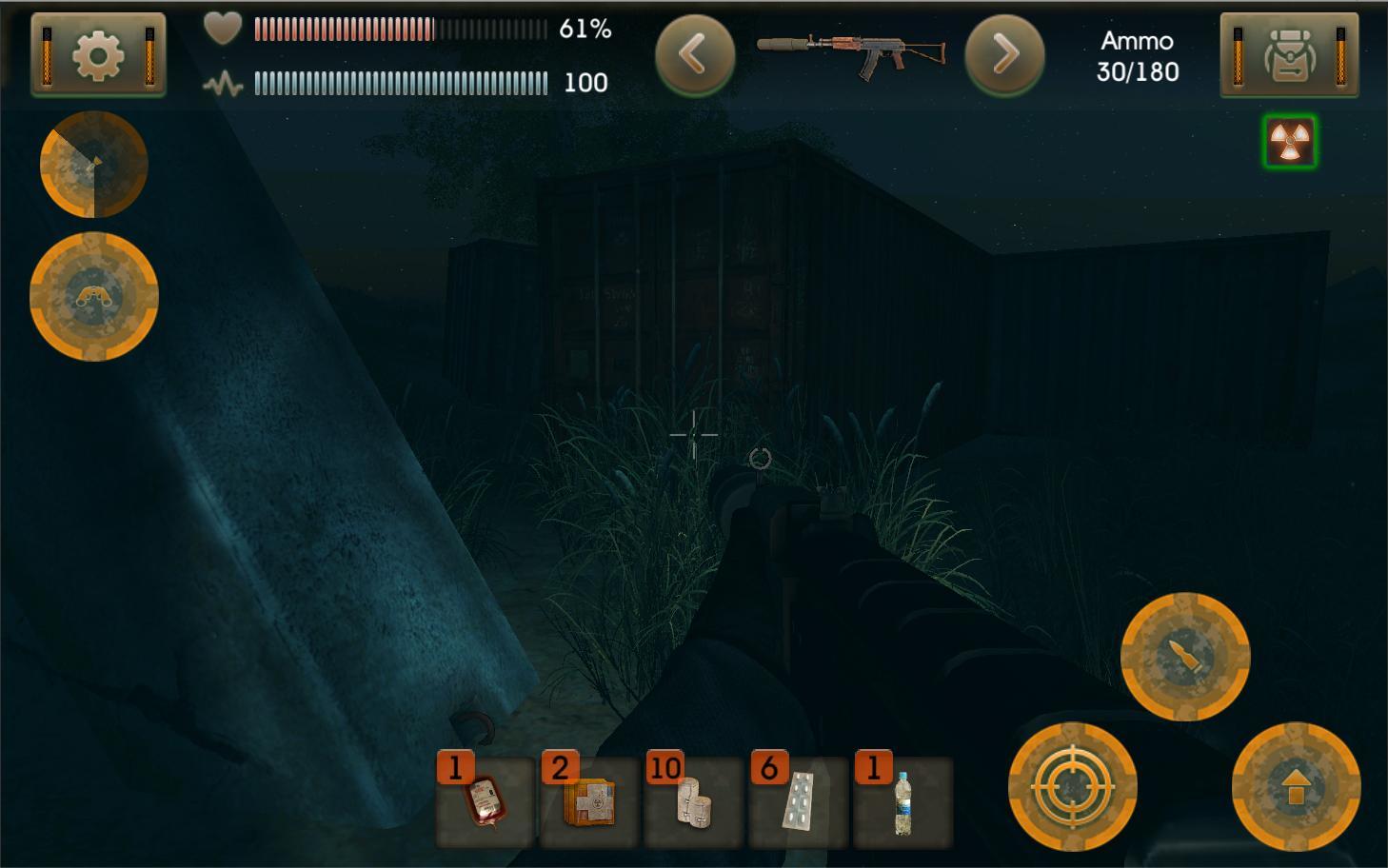The image size is (1388, 868).
Task: Tap the Ammo 30/180 counter
Action: (x=1139, y=55)
